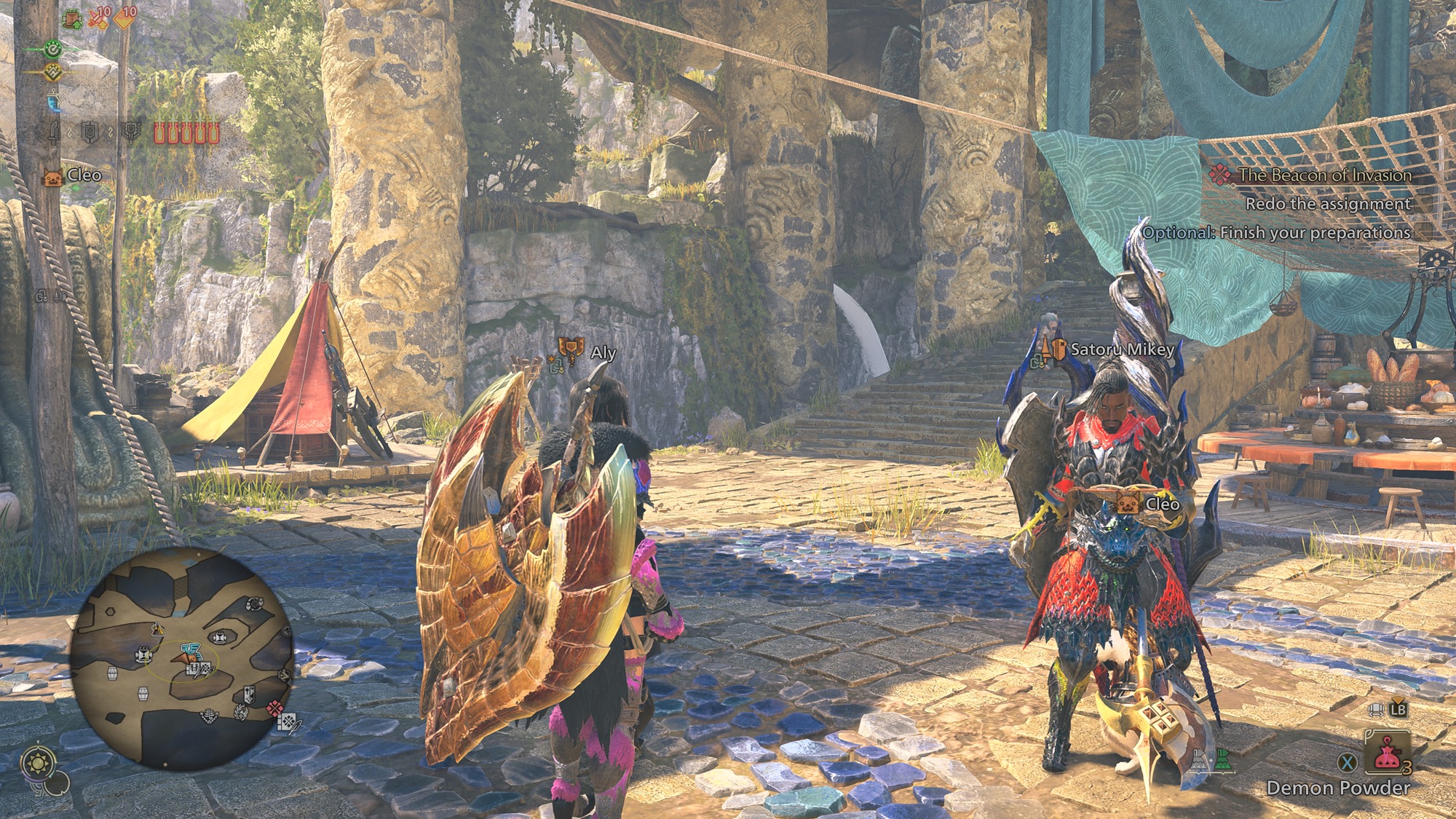Select the Aly player nameplate
Viewport: 1456px width, 819px height.
point(603,352)
